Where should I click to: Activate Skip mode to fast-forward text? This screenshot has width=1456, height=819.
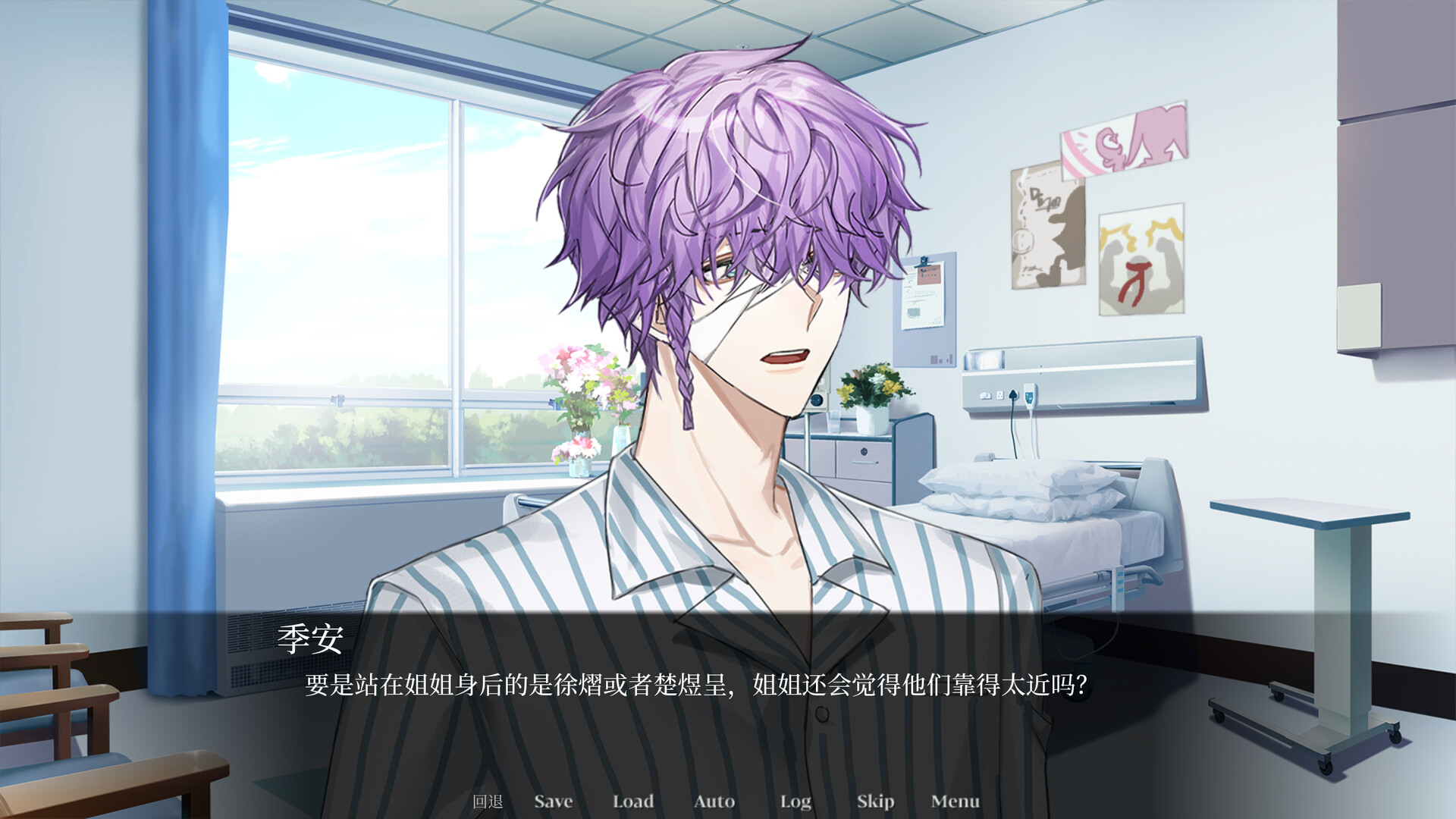(874, 801)
